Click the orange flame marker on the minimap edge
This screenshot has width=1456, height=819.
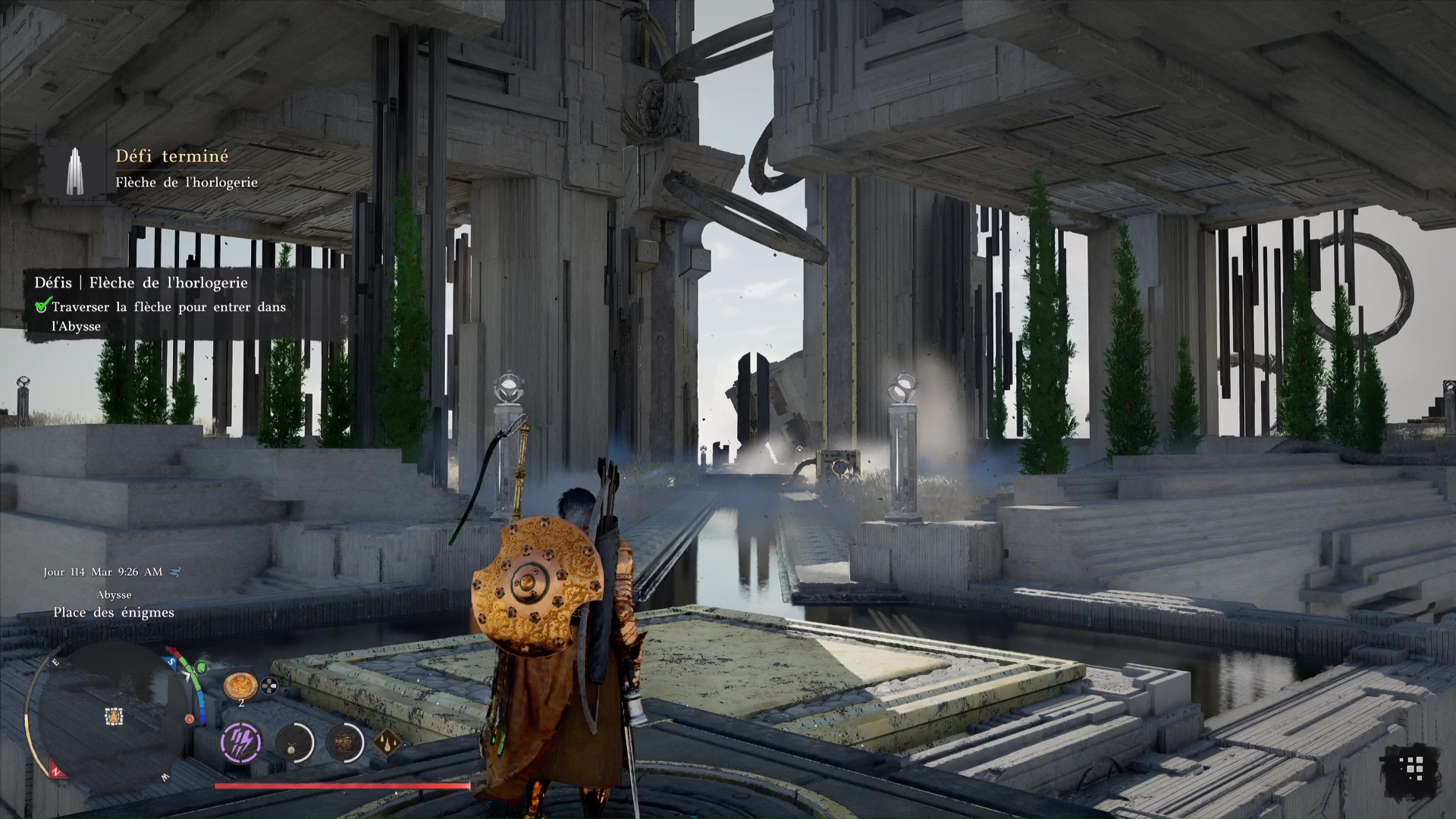pos(189,719)
